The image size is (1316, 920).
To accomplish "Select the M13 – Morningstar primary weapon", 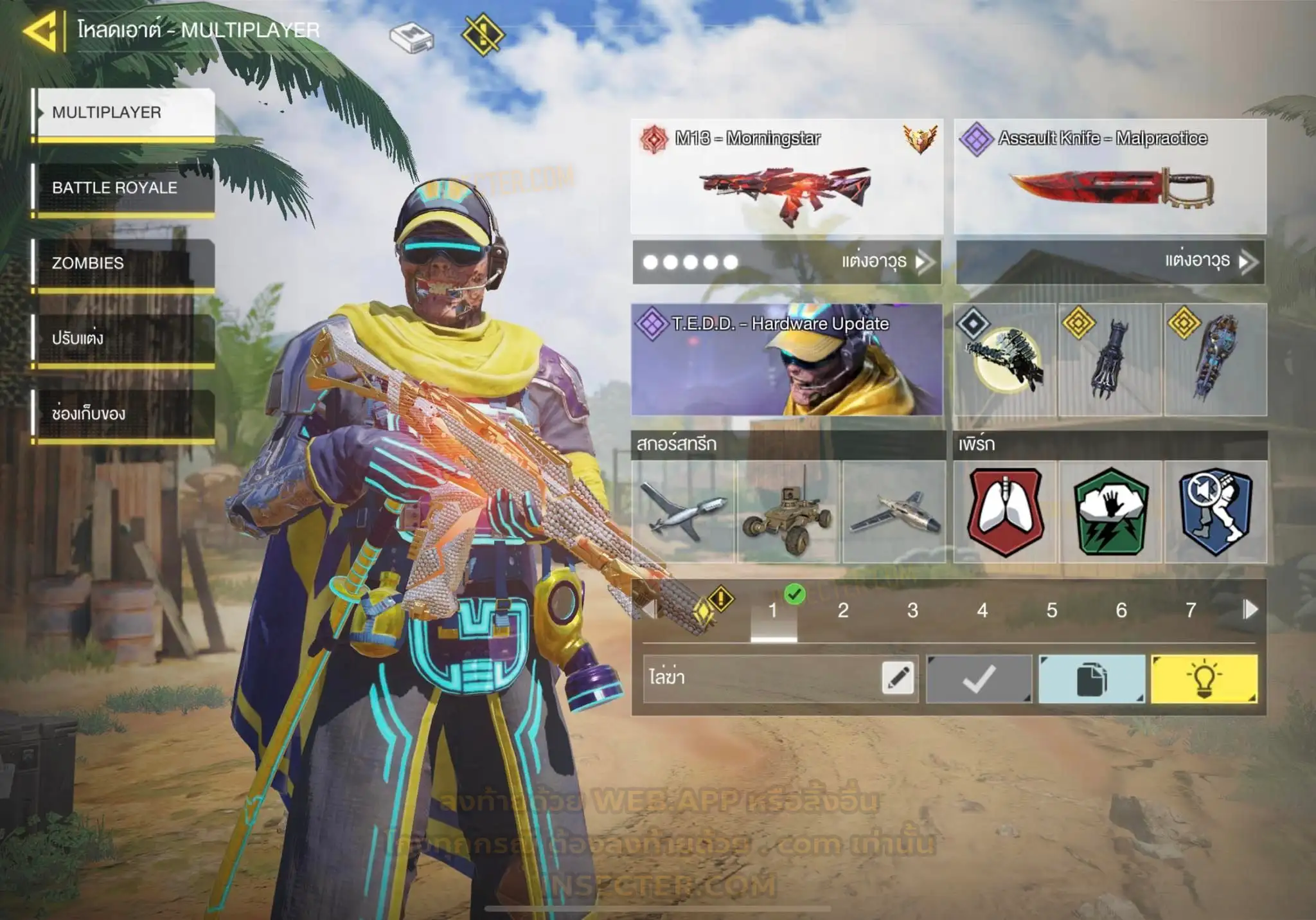I will [787, 176].
